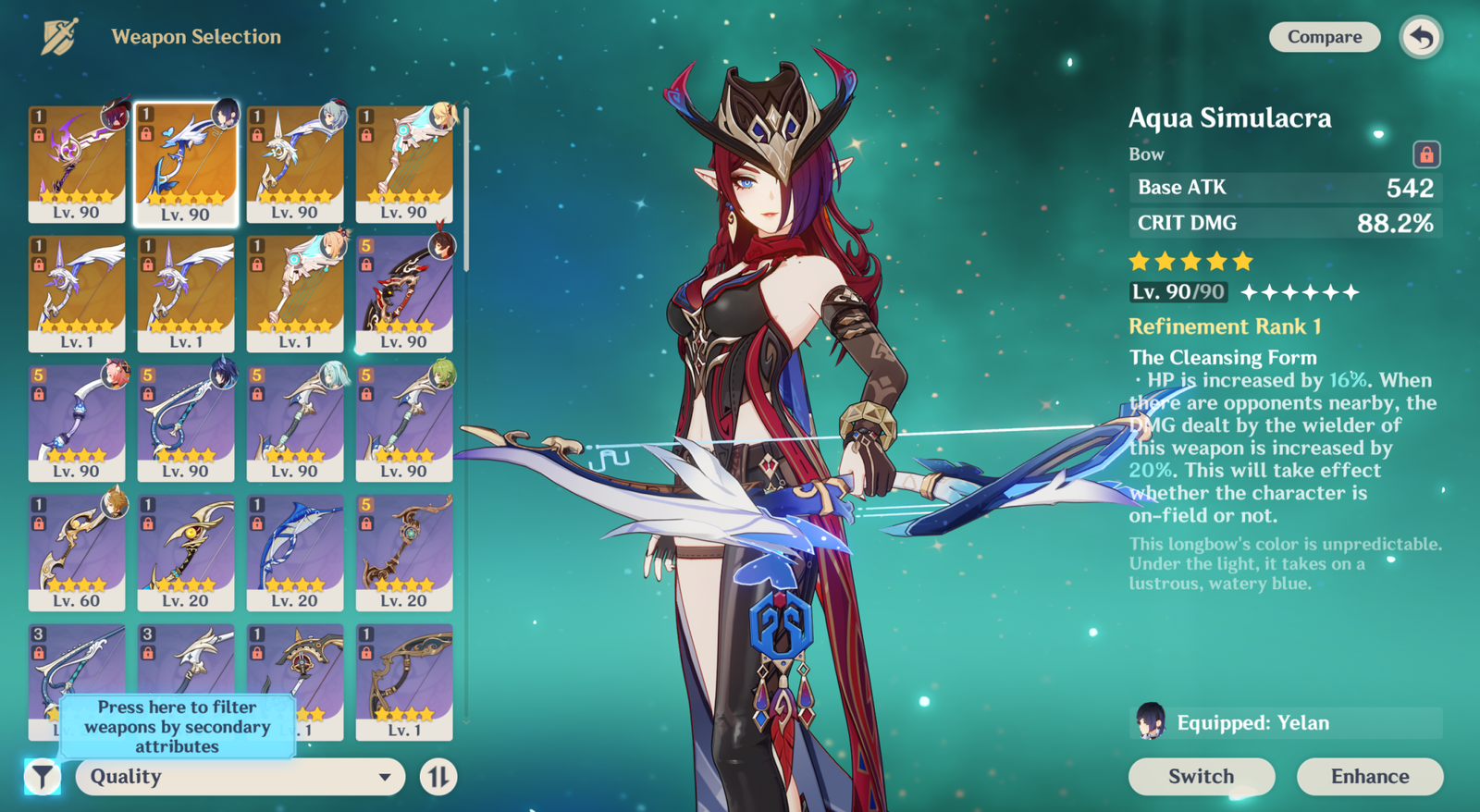Image resolution: width=1480 pixels, height=812 pixels.
Task: Open the funnel filter for weapons
Action: [43, 777]
